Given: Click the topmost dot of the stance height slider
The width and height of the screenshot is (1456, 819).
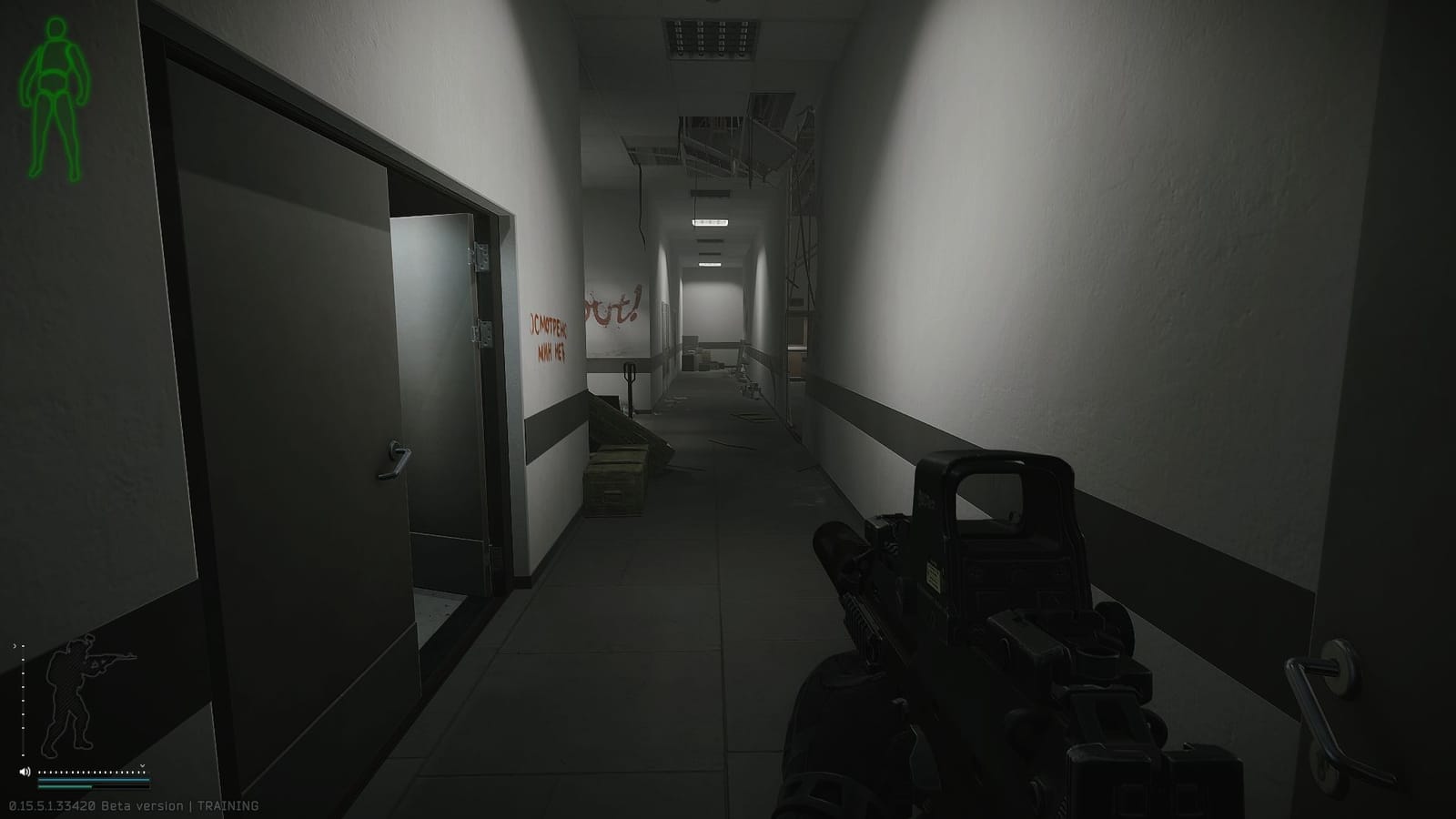Looking at the screenshot, I should [24, 645].
